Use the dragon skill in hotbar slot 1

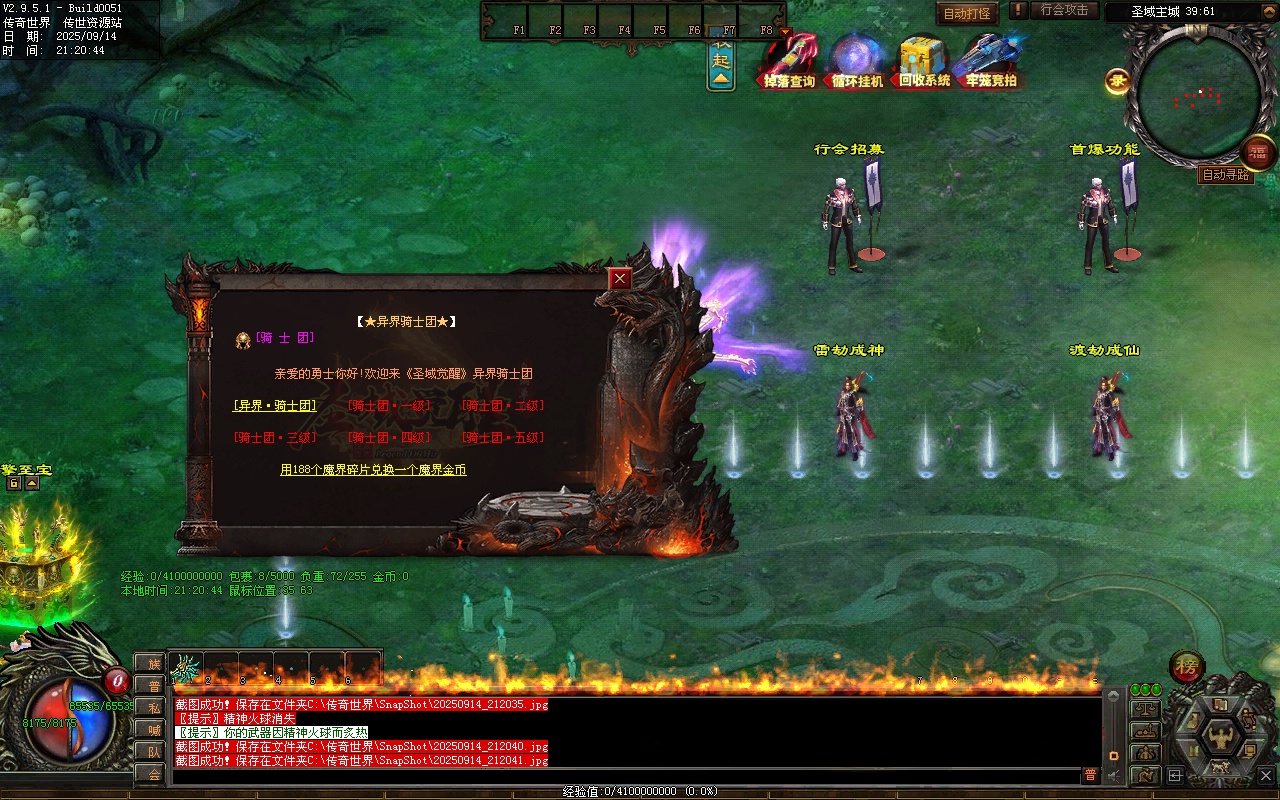186,667
